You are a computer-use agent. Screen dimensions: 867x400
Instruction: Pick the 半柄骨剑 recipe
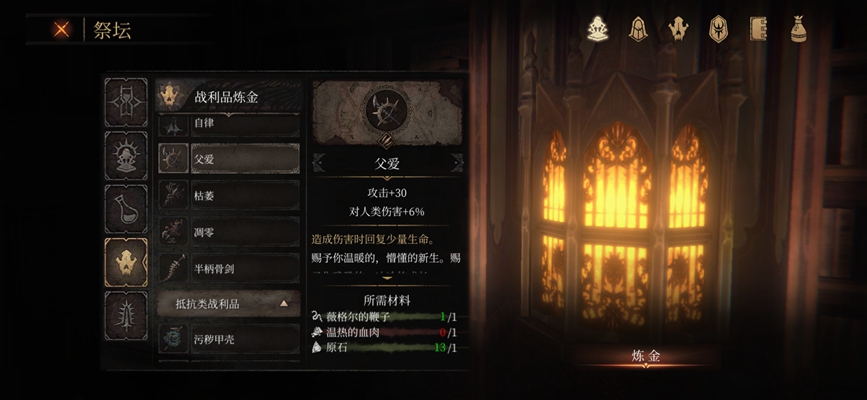pos(229,268)
